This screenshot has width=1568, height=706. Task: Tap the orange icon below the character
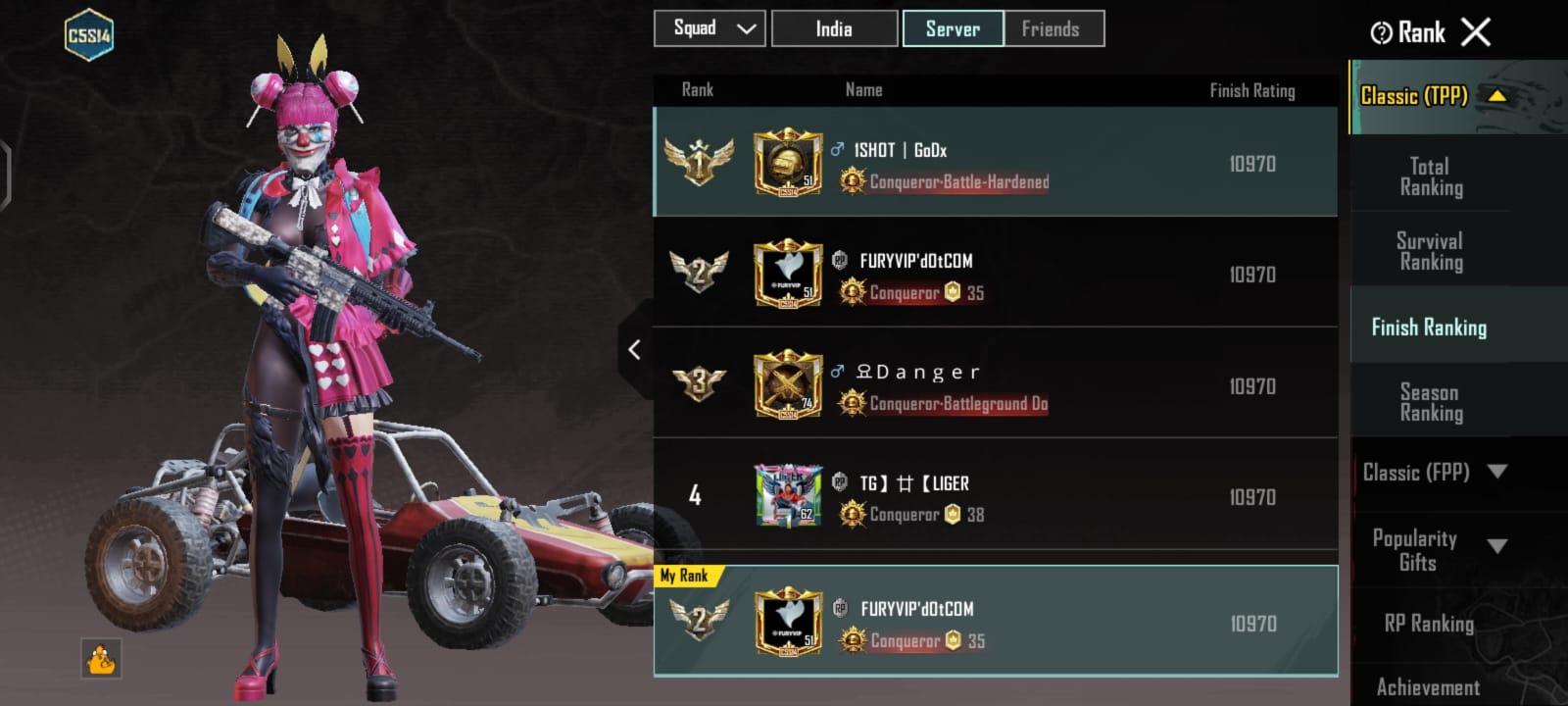(101, 659)
